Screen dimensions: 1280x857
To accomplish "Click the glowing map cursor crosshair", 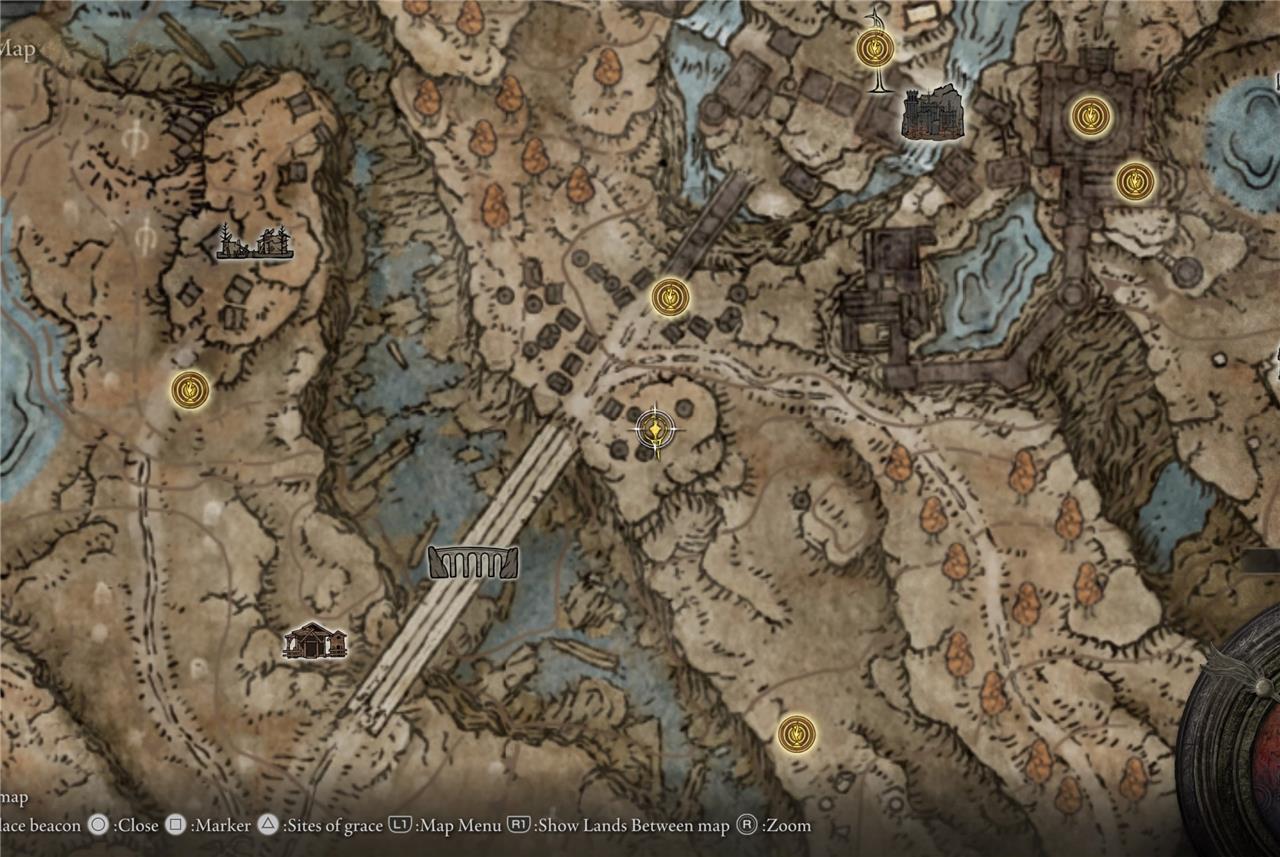I will pos(654,429).
